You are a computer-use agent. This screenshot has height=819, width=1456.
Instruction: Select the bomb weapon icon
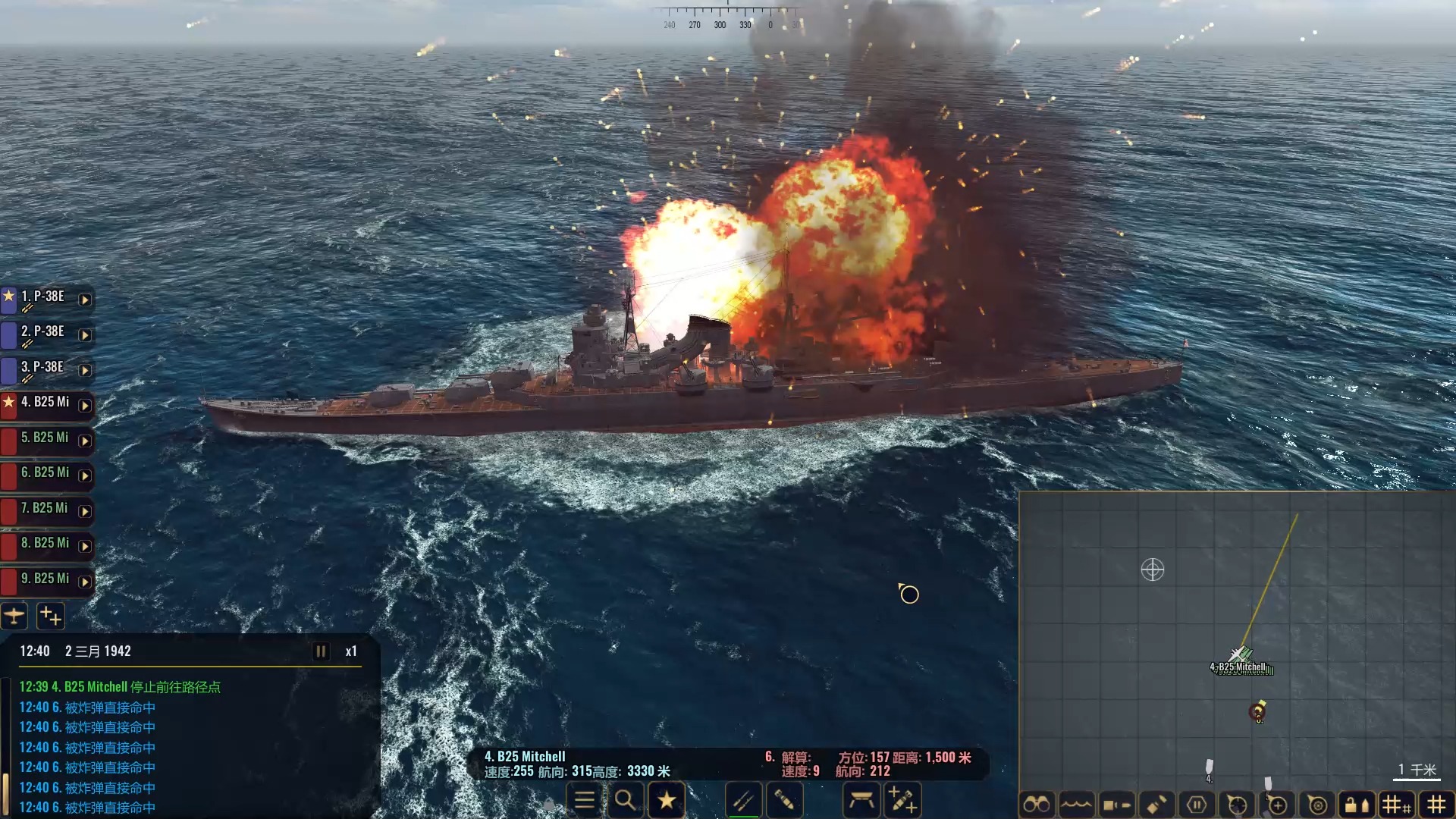784,800
